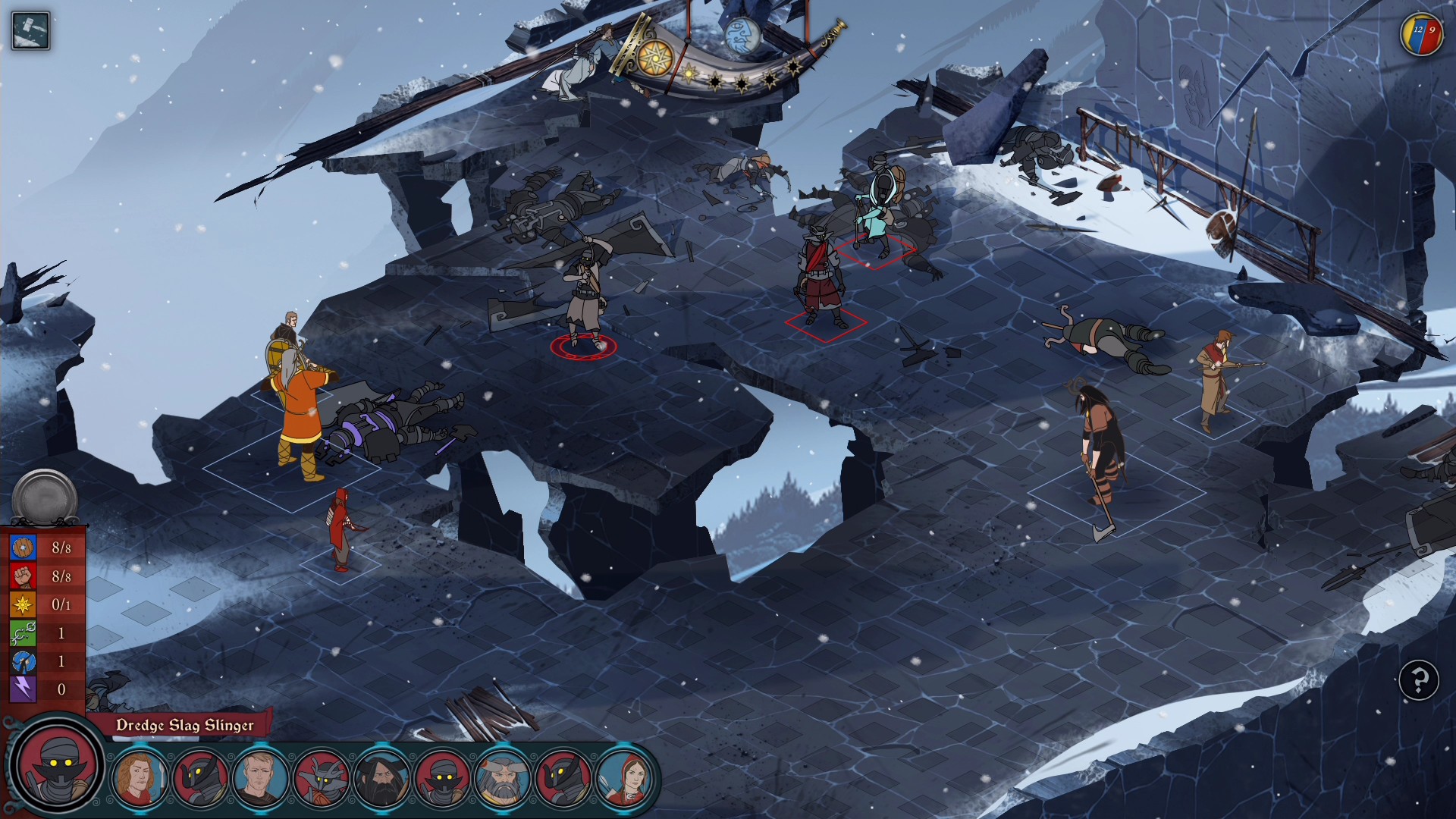Click the horn's golden star emblem
The height and width of the screenshot is (819, 1456).
[x=655, y=58]
